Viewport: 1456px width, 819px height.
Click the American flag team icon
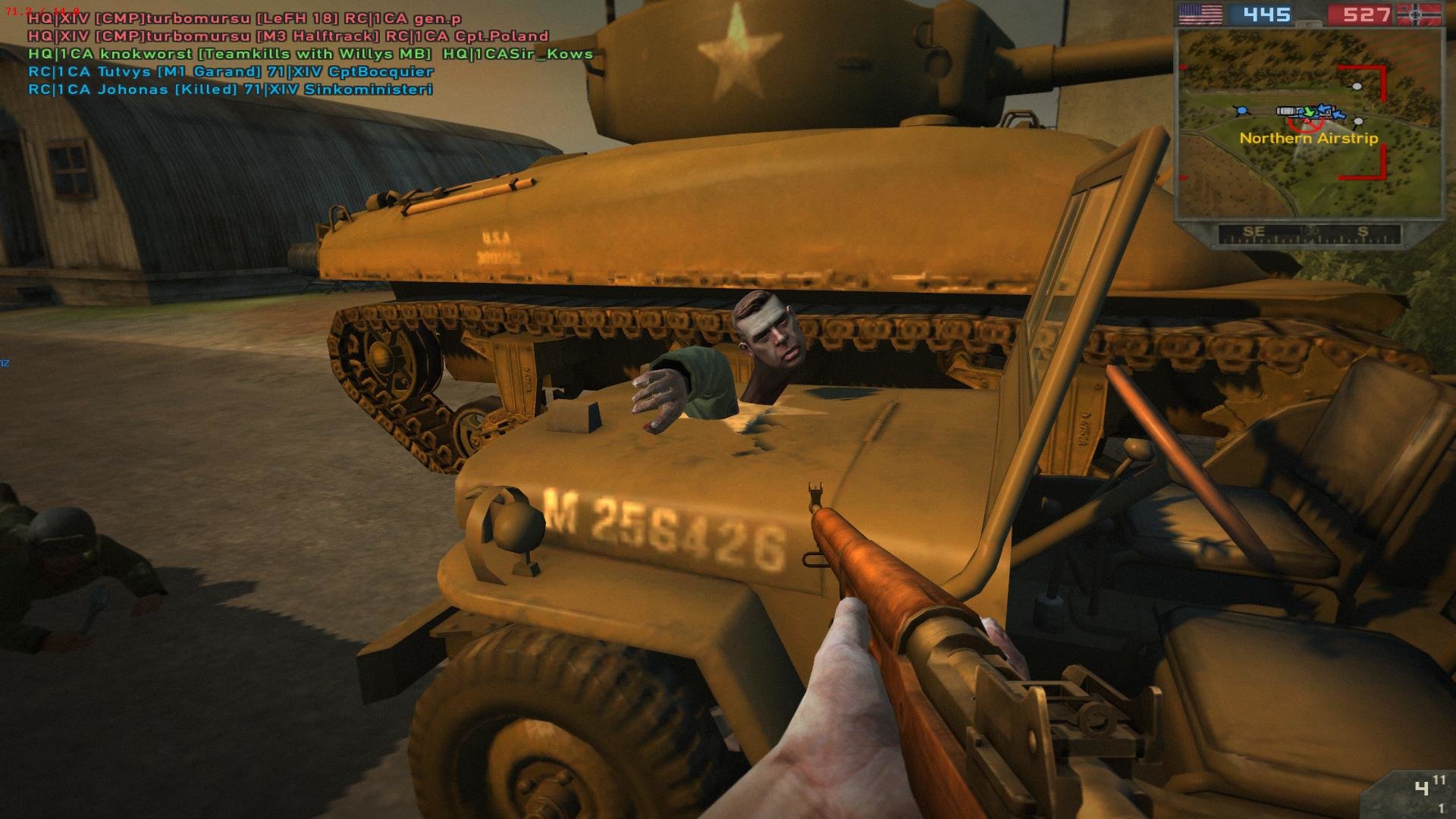tap(1200, 14)
